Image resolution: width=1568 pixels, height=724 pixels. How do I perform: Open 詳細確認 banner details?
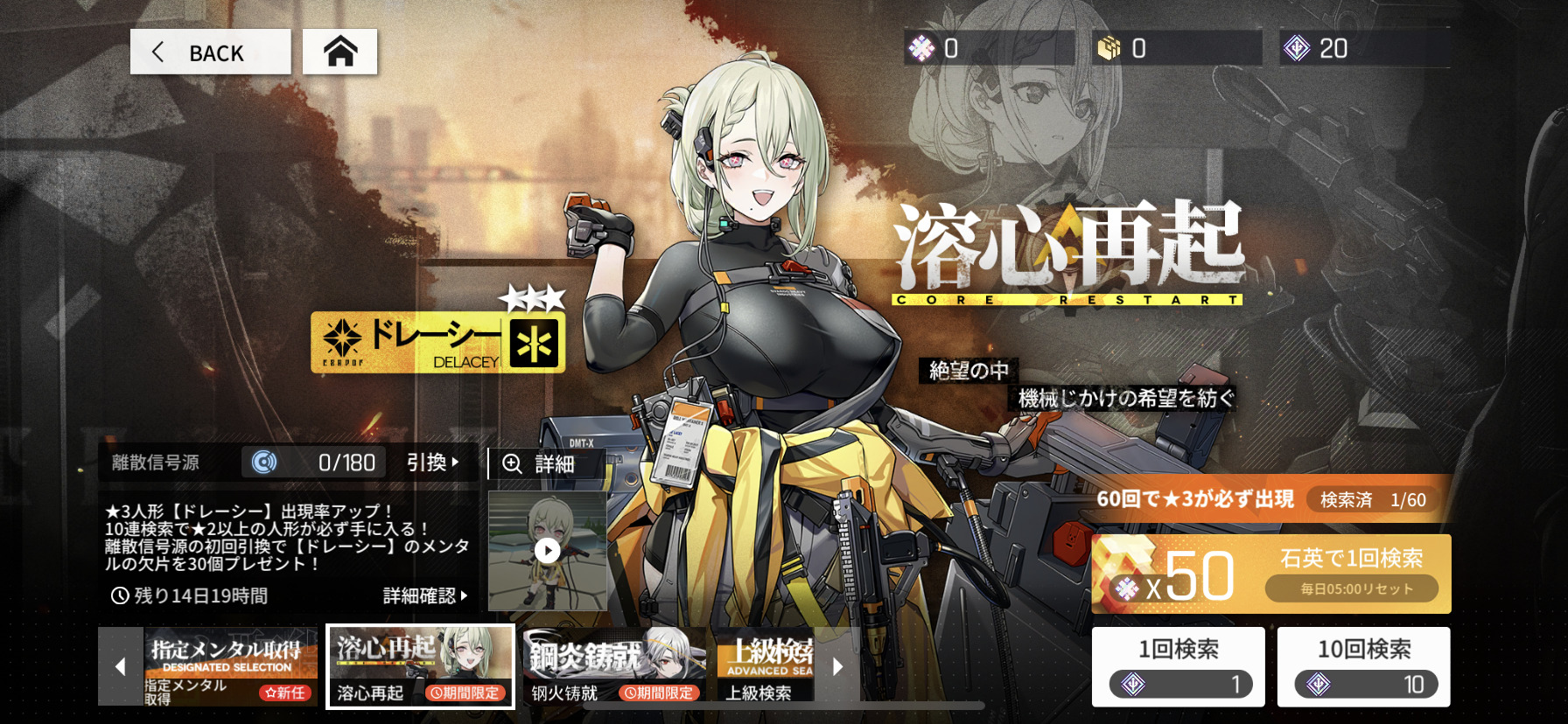coord(425,595)
